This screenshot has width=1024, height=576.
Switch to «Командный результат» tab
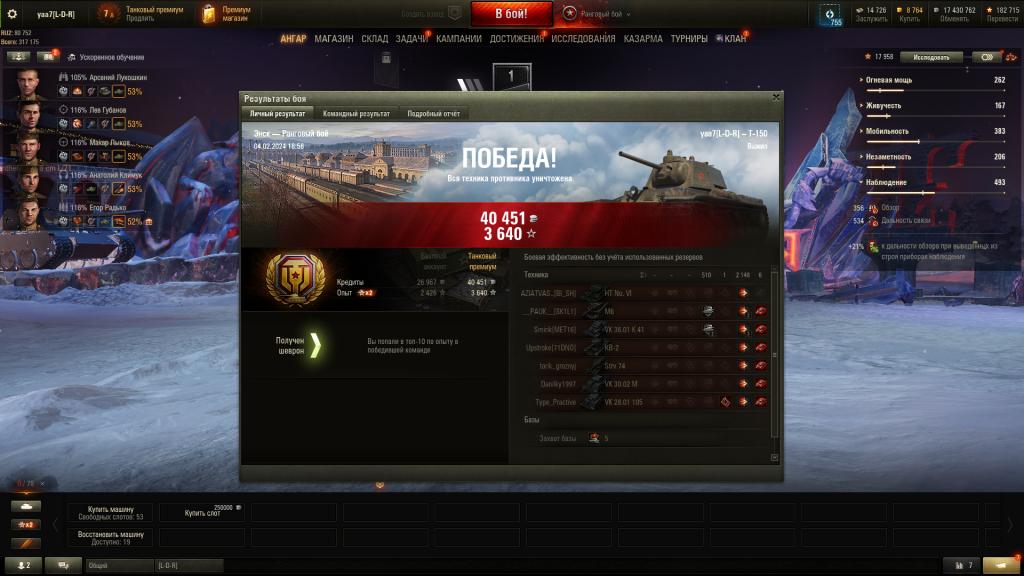point(356,114)
